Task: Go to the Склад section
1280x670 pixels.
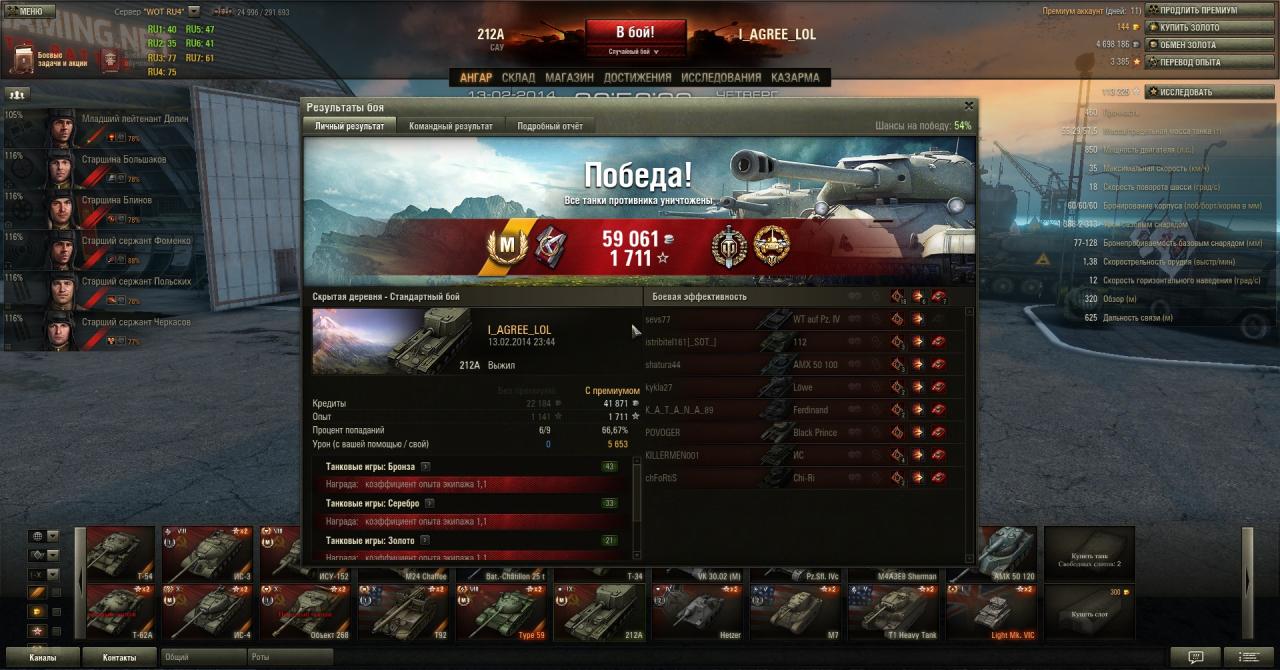Action: [518, 77]
